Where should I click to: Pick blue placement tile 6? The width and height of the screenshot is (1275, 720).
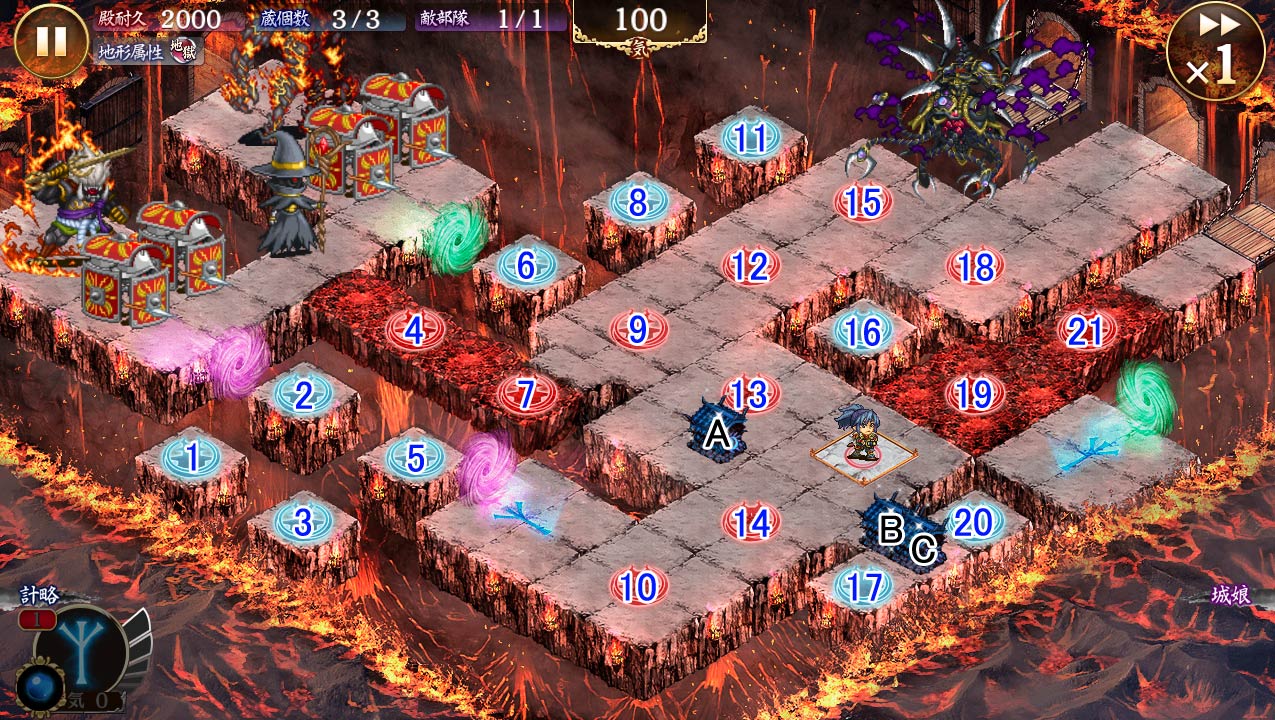(526, 266)
